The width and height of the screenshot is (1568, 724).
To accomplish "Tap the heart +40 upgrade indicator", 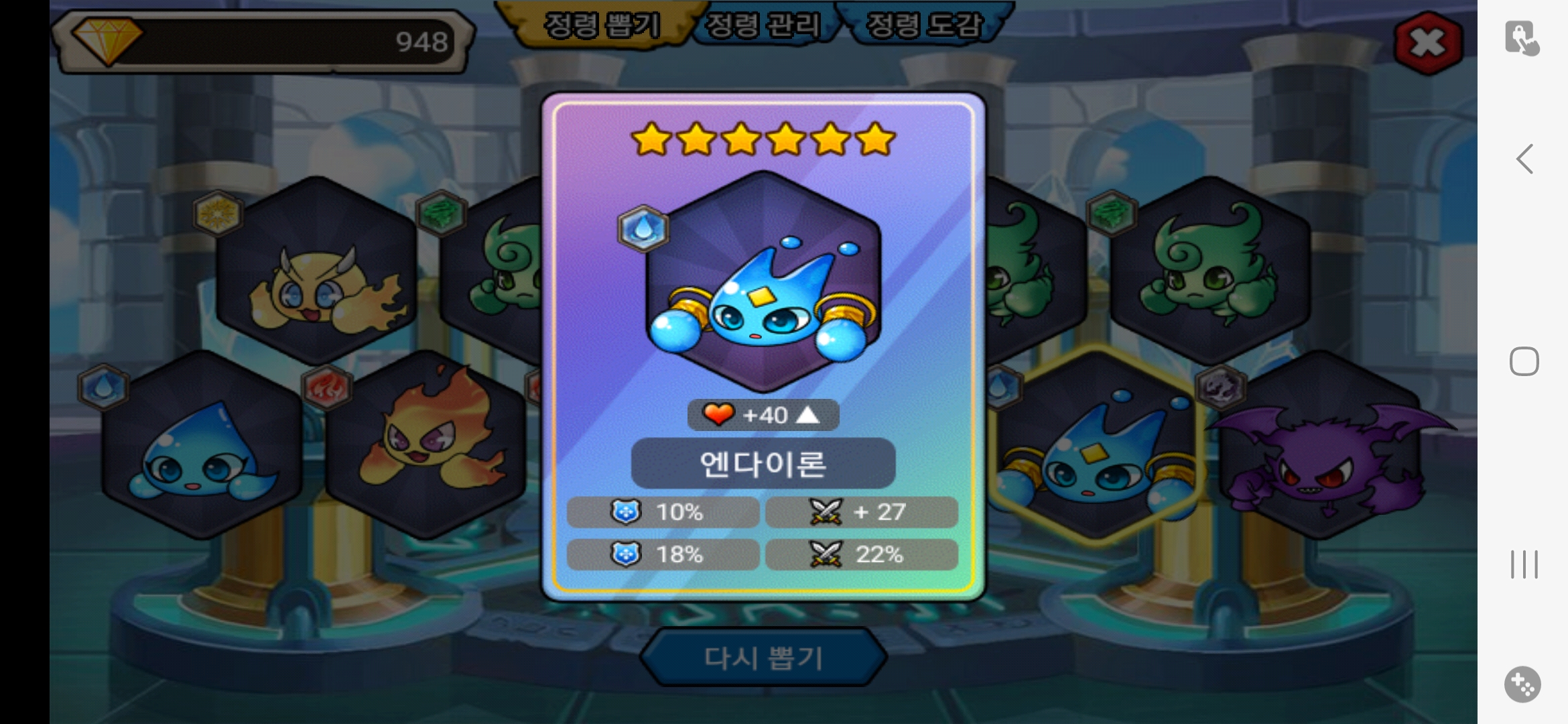I will pos(763,416).
